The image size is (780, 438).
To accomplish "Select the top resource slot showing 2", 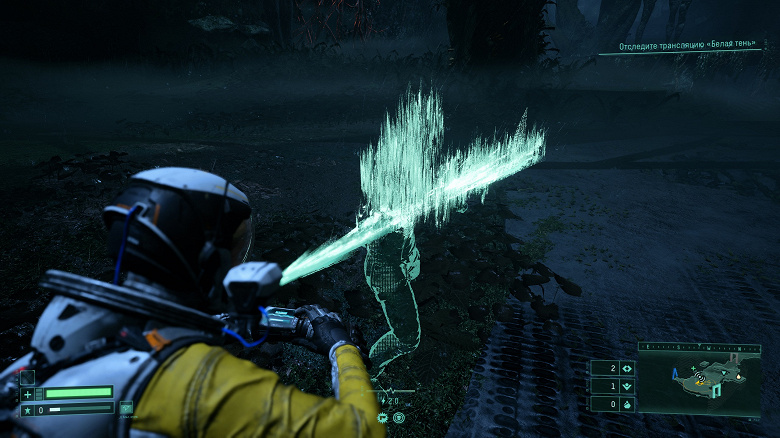I will tap(613, 368).
